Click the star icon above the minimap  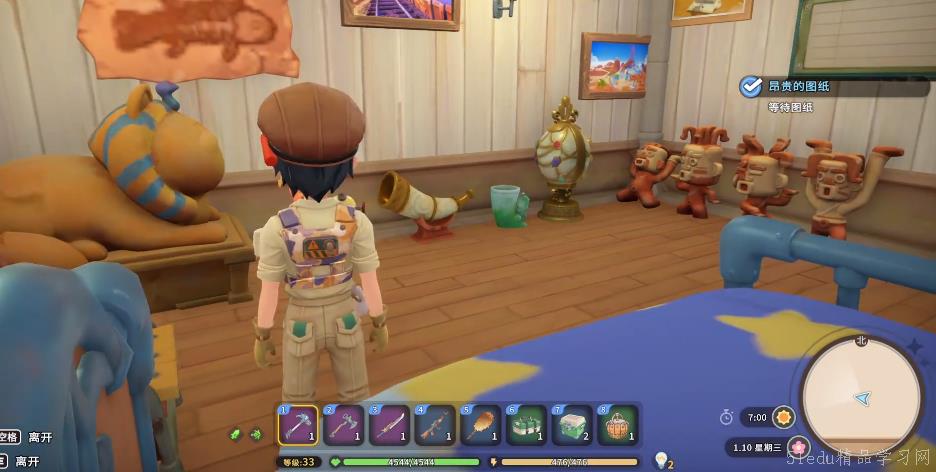[913, 346]
